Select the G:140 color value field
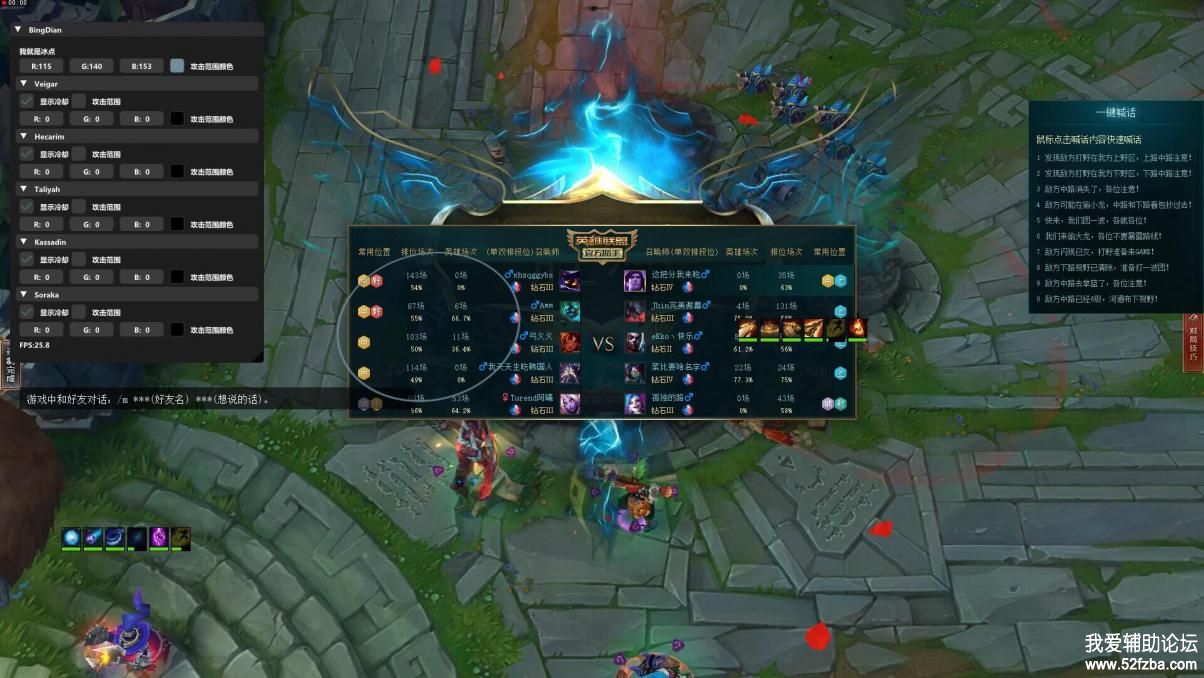Image resolution: width=1204 pixels, height=678 pixels. pos(91,66)
